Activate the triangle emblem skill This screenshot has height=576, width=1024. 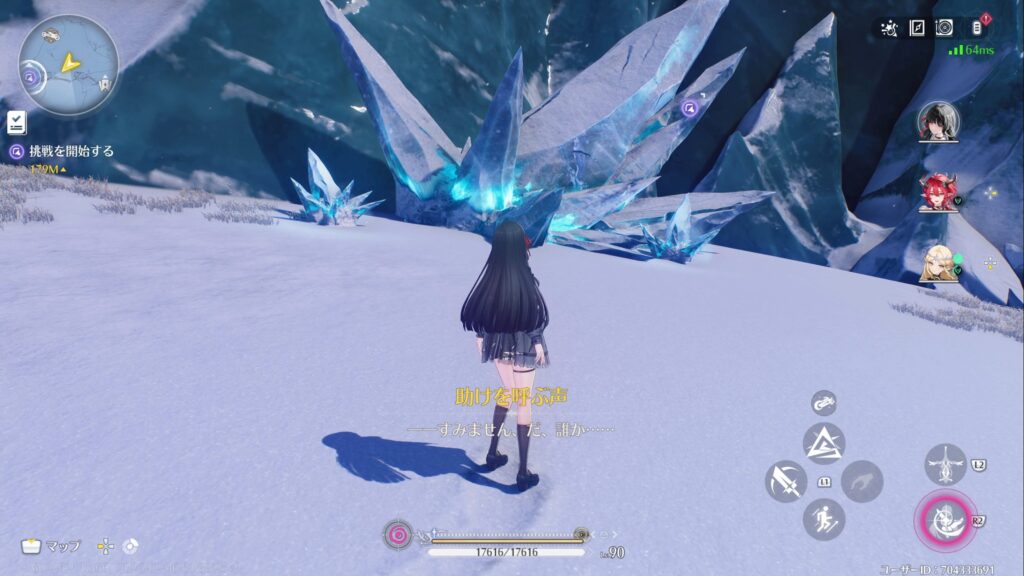(x=824, y=443)
